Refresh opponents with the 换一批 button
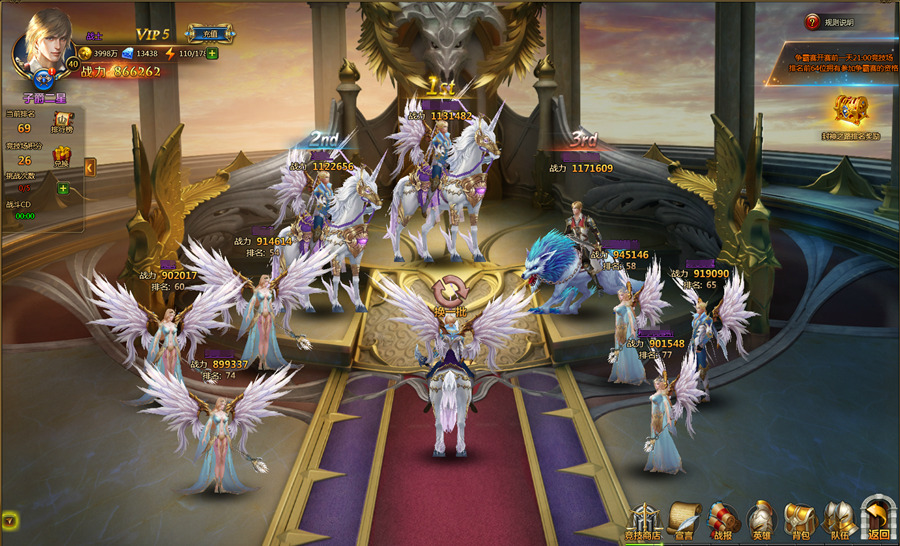Viewport: 900px width, 546px height. (449, 295)
